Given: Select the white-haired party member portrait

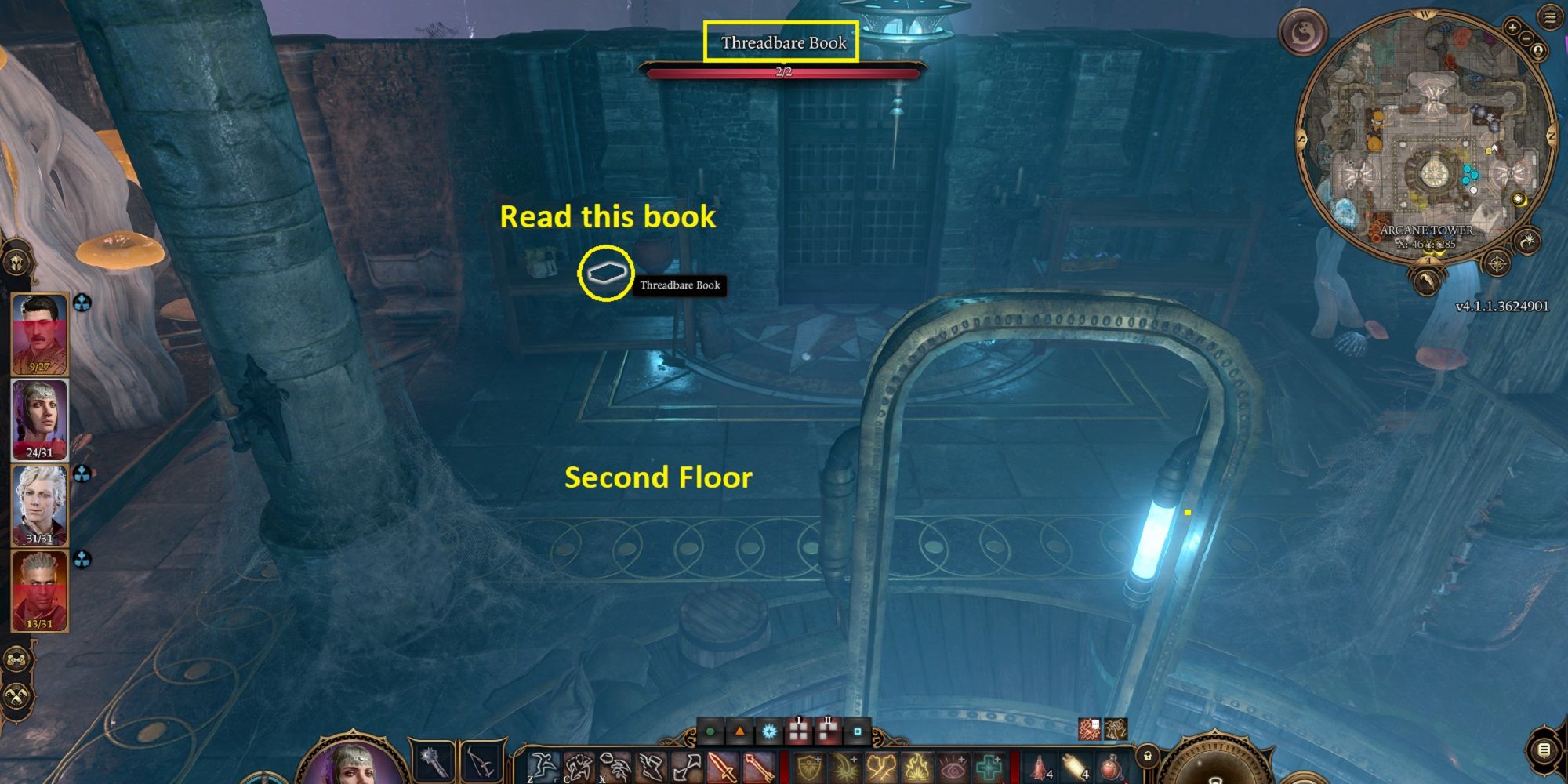Looking at the screenshot, I should [39, 504].
